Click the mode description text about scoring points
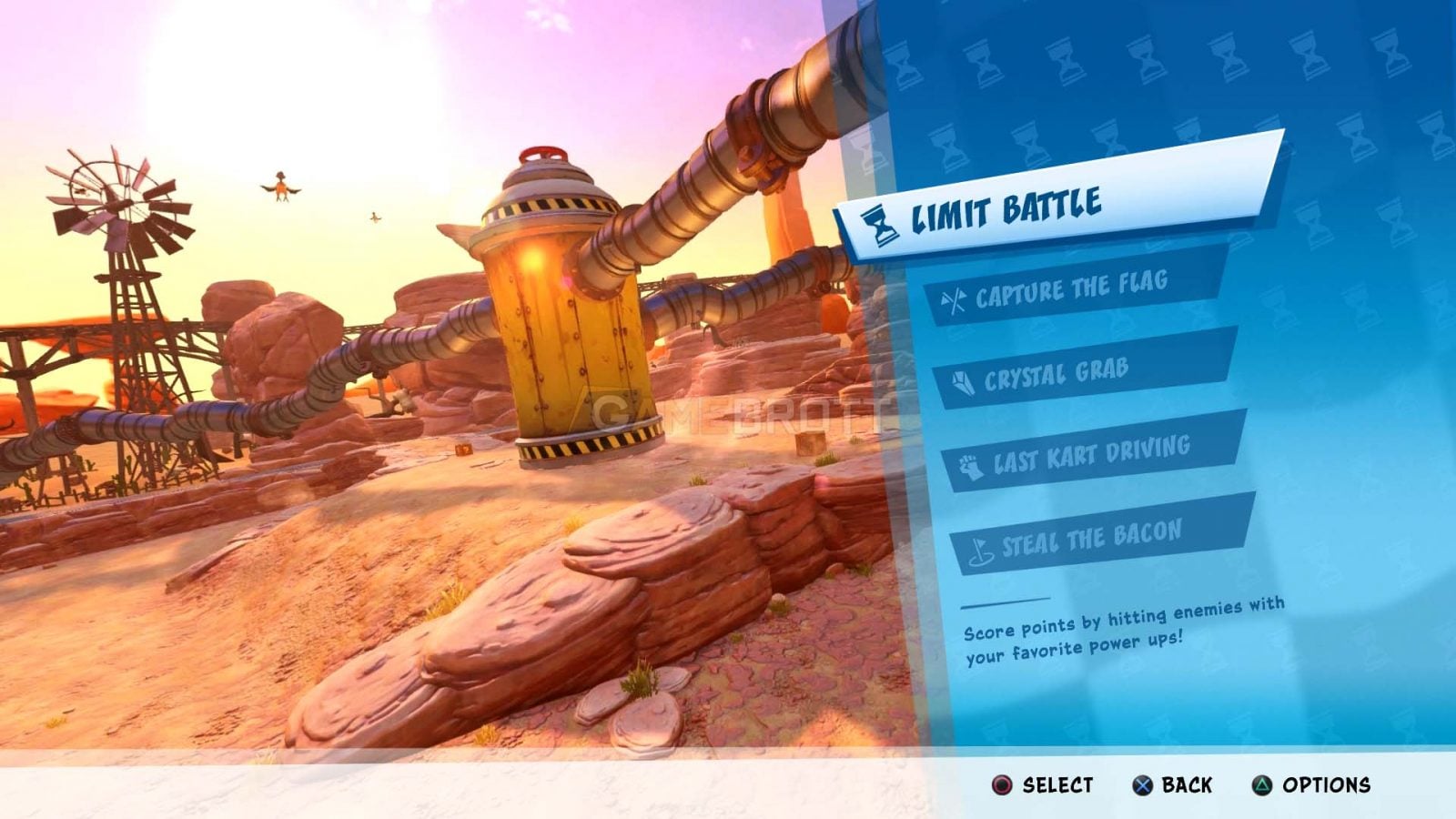The width and height of the screenshot is (1456, 819). tap(1119, 635)
